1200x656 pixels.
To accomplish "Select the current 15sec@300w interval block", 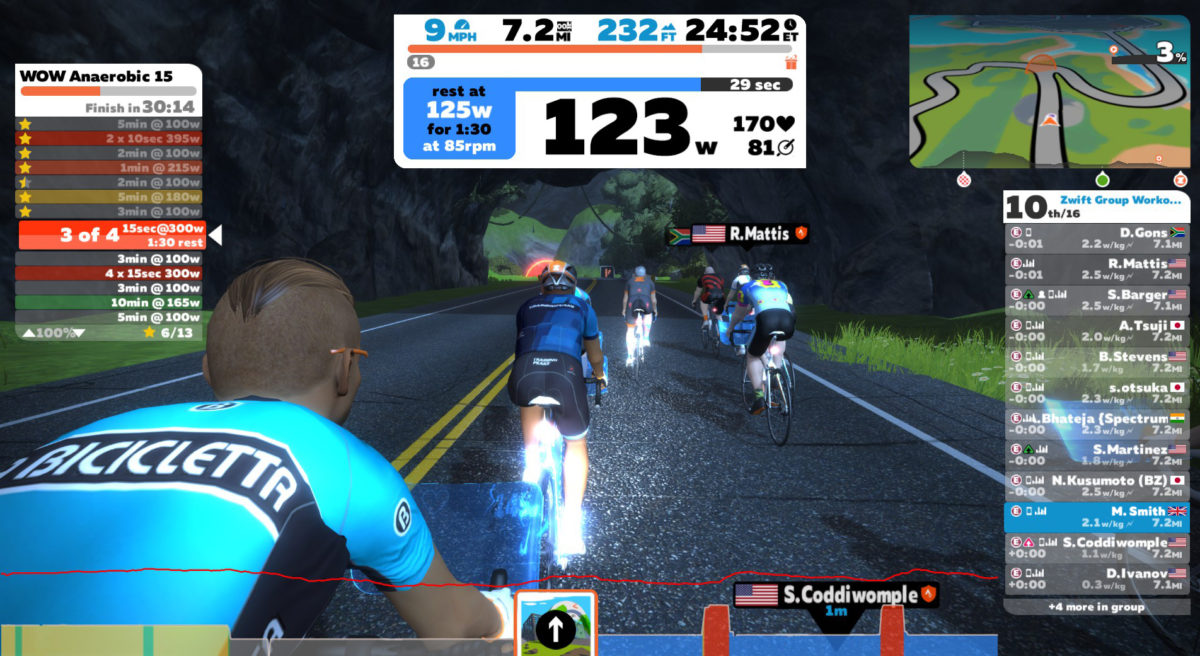I will pos(110,236).
